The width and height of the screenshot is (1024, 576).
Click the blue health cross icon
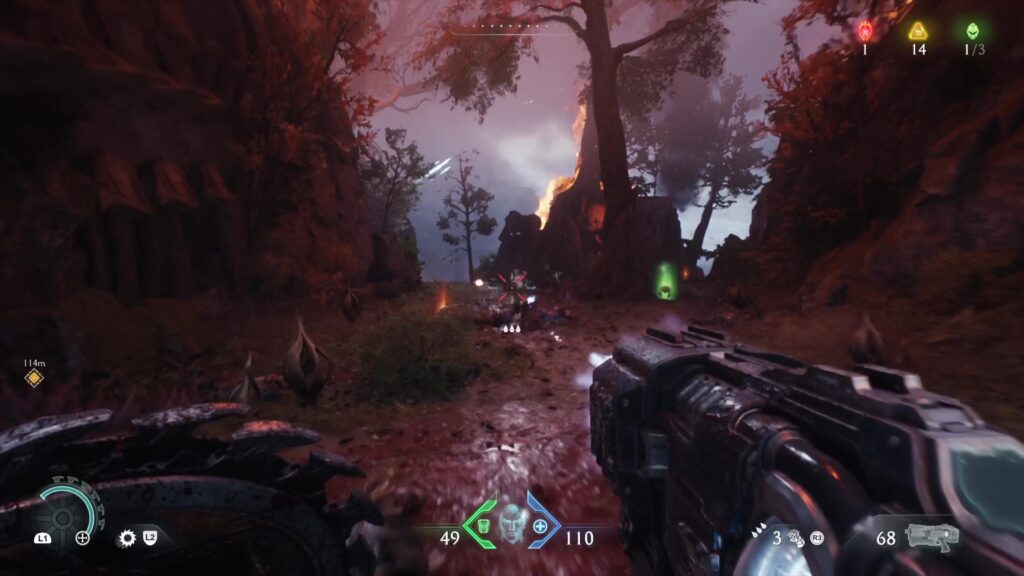541,525
